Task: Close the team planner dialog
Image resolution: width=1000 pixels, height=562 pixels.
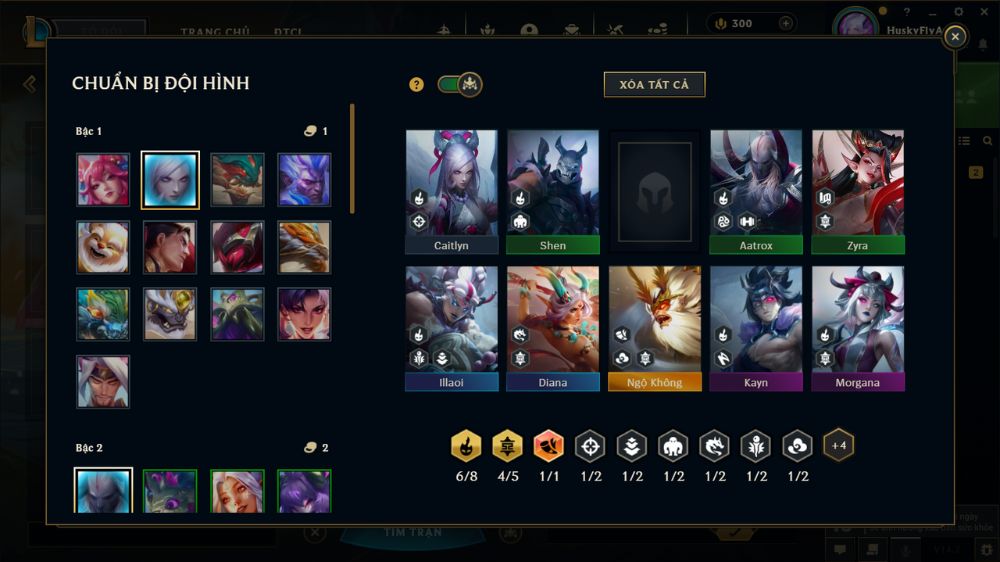Action: click(955, 37)
